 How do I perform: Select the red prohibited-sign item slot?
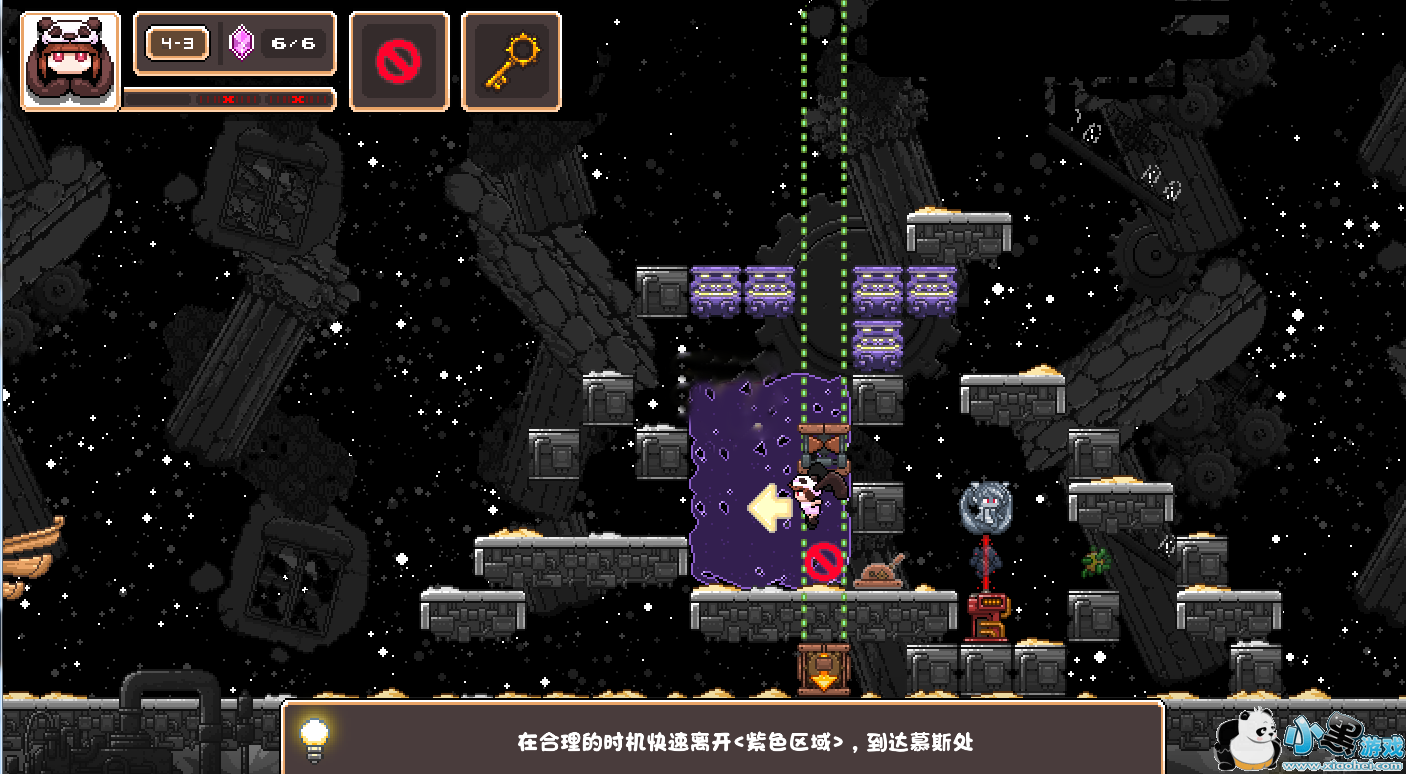pyautogui.click(x=398, y=61)
